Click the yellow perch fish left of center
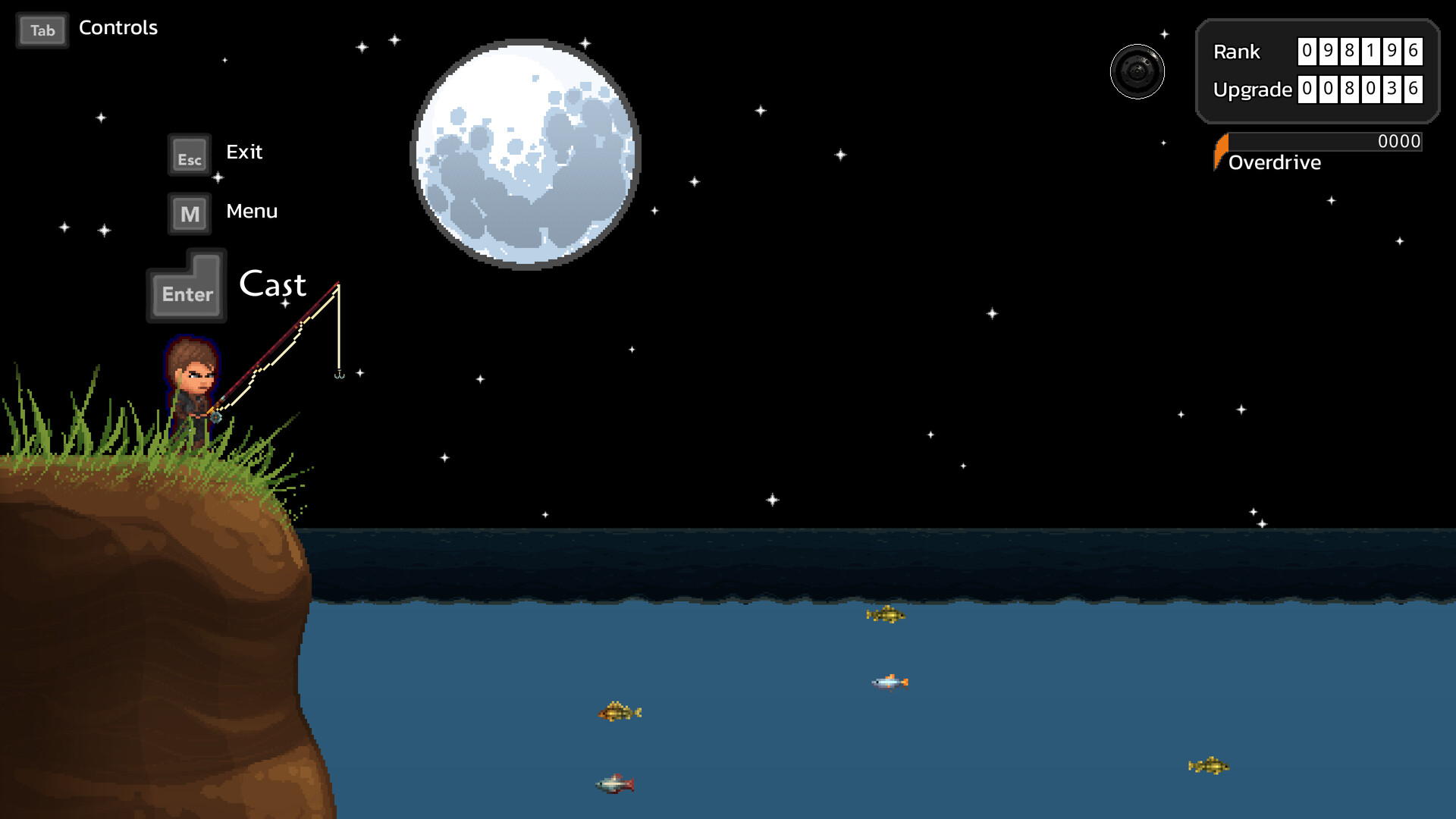This screenshot has width=1456, height=819. (620, 711)
